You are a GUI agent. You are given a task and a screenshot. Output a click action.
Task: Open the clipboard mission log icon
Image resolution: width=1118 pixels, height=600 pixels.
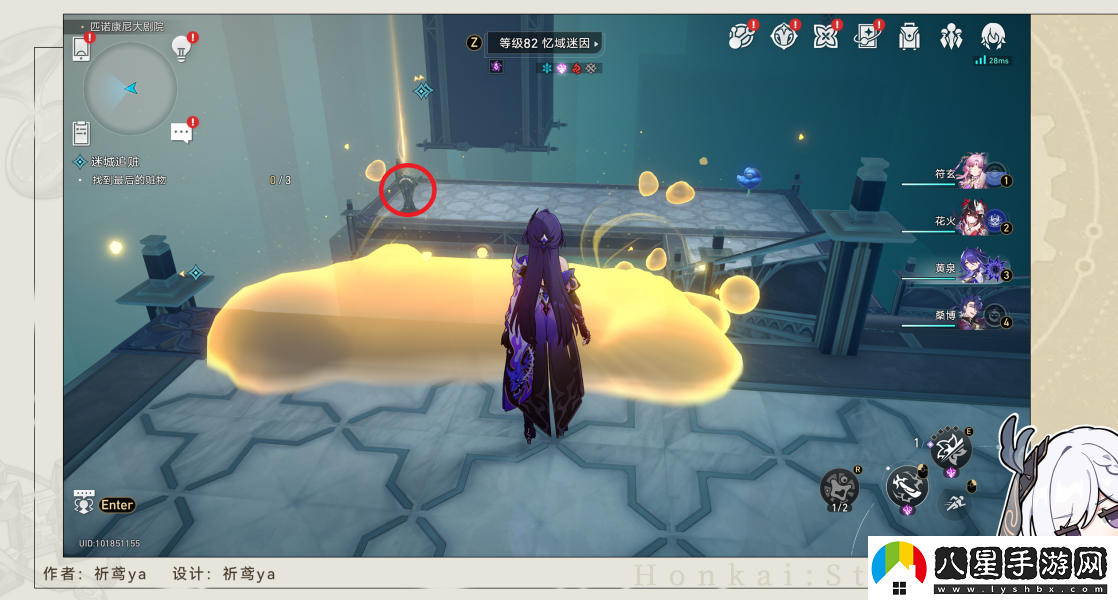coord(82,132)
